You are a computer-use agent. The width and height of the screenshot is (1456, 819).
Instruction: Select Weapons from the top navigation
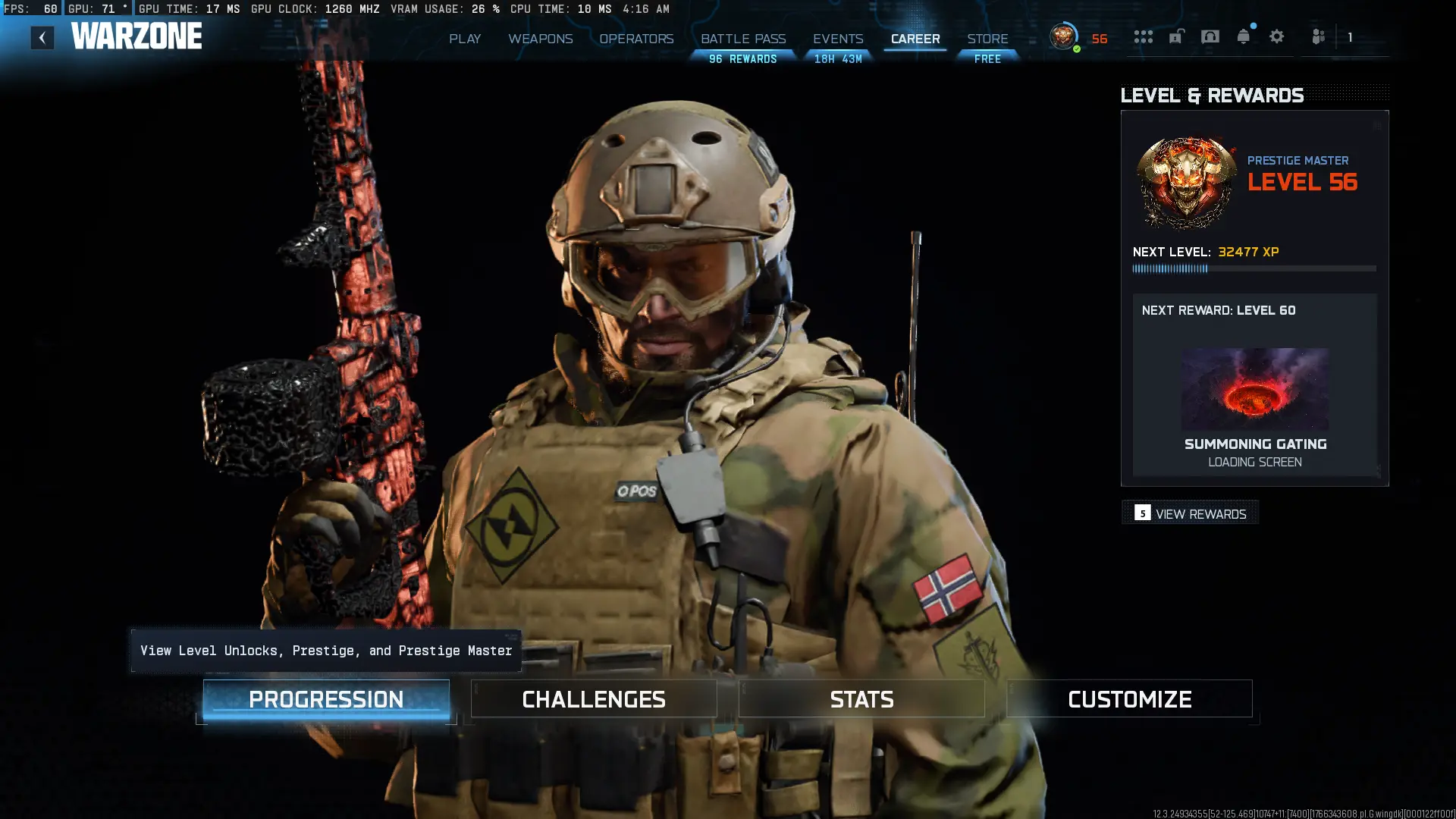(x=540, y=39)
